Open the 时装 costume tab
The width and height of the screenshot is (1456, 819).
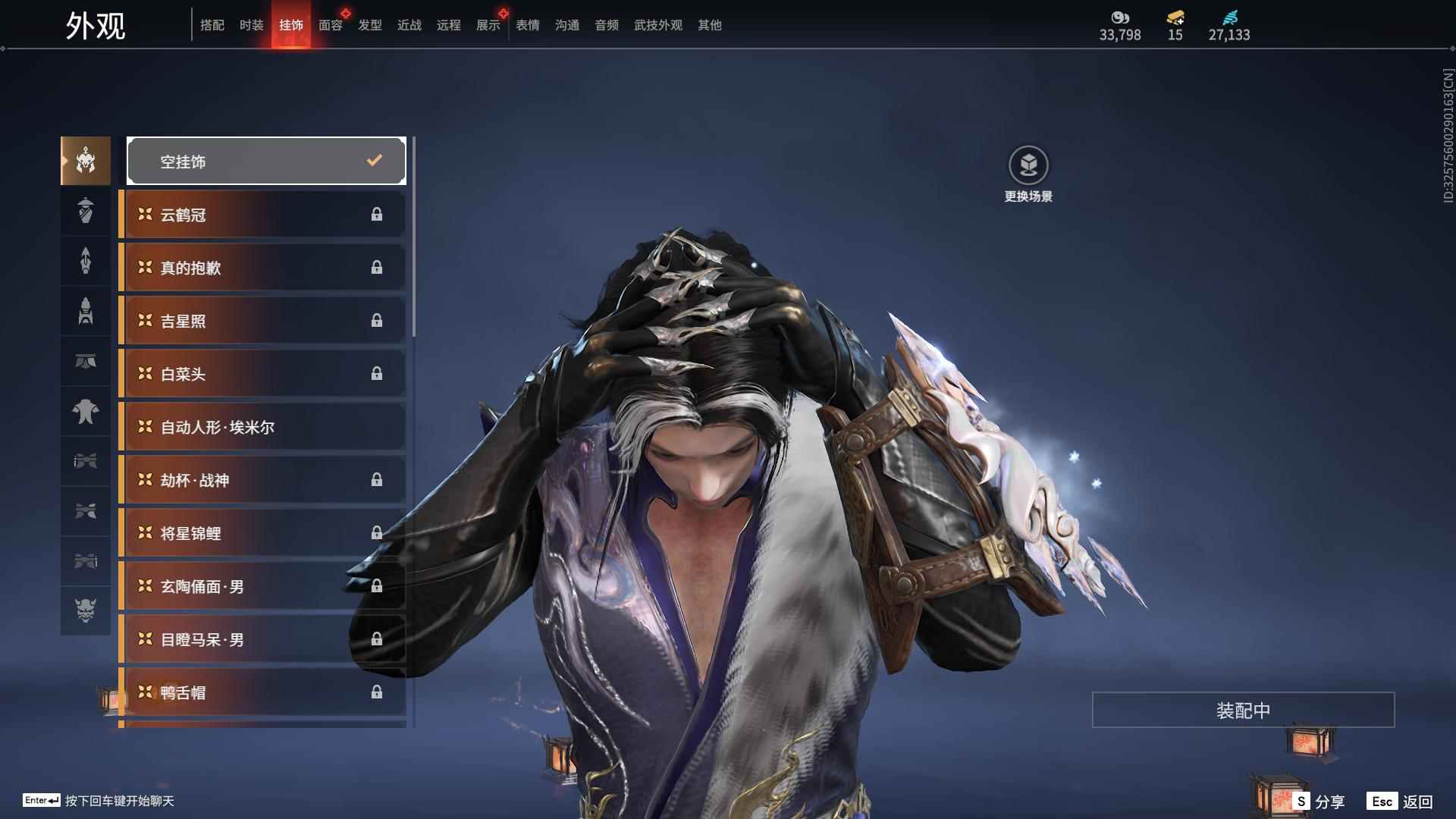pos(251,25)
